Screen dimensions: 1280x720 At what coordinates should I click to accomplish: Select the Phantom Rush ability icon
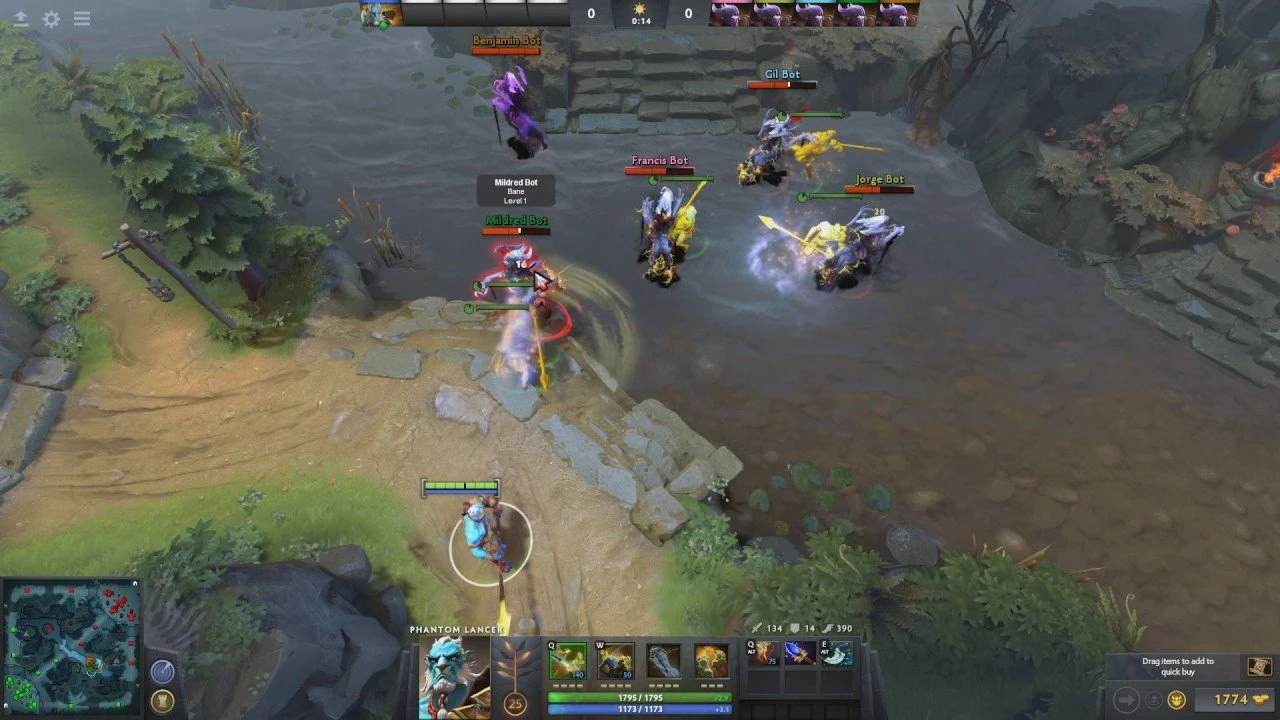(663, 661)
